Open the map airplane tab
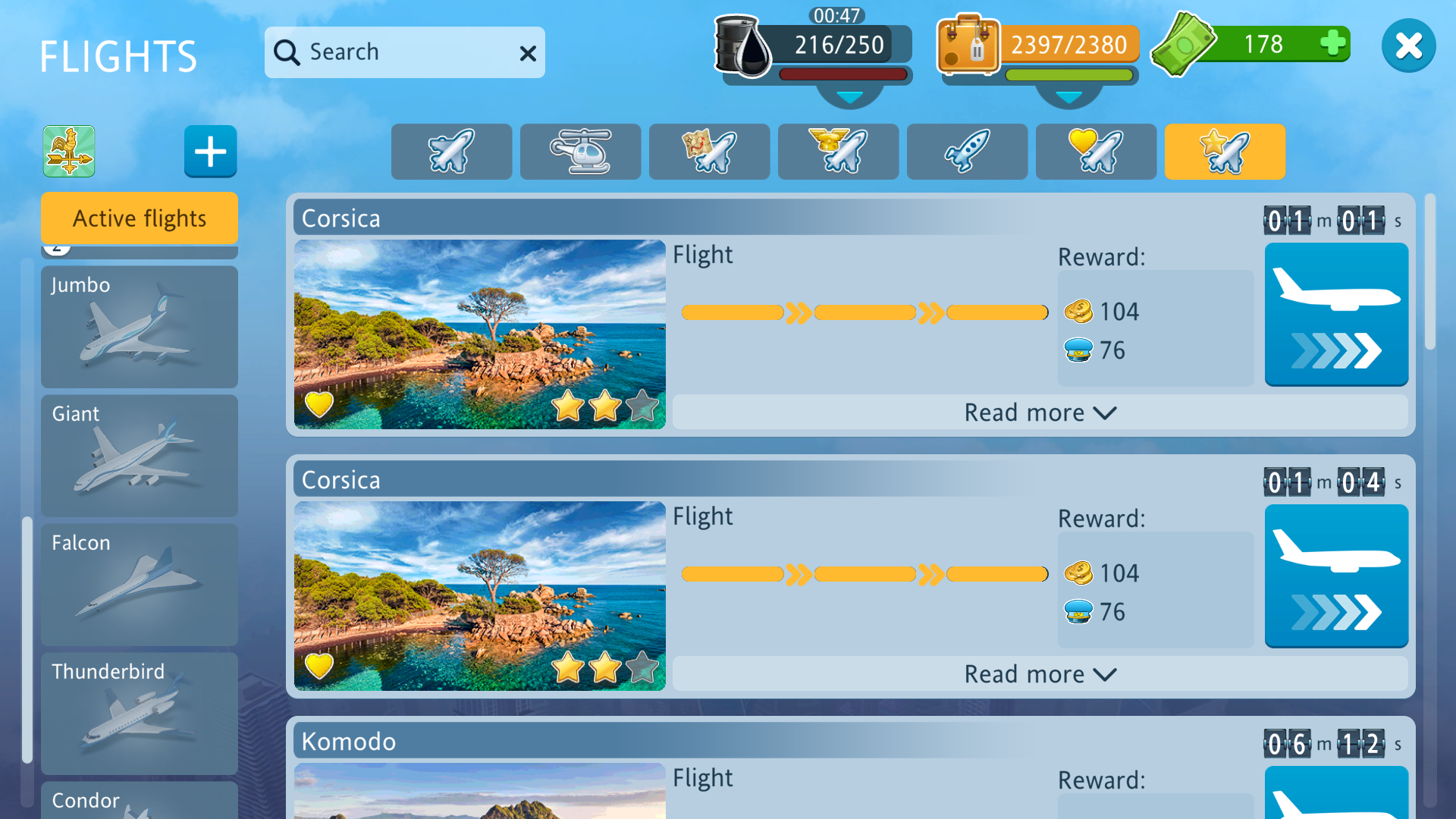 [x=709, y=152]
